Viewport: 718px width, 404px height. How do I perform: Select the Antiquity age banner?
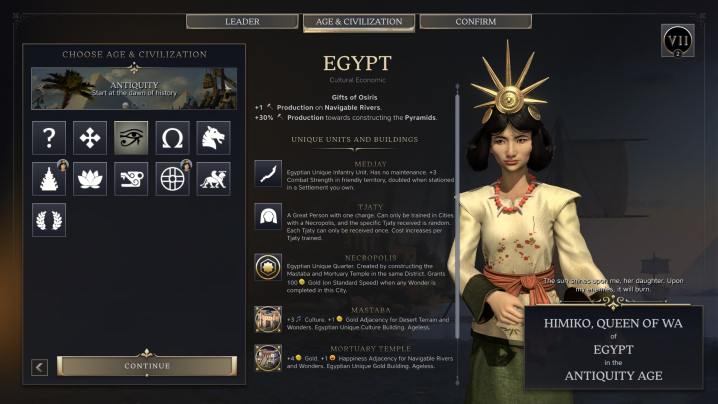coord(134,88)
